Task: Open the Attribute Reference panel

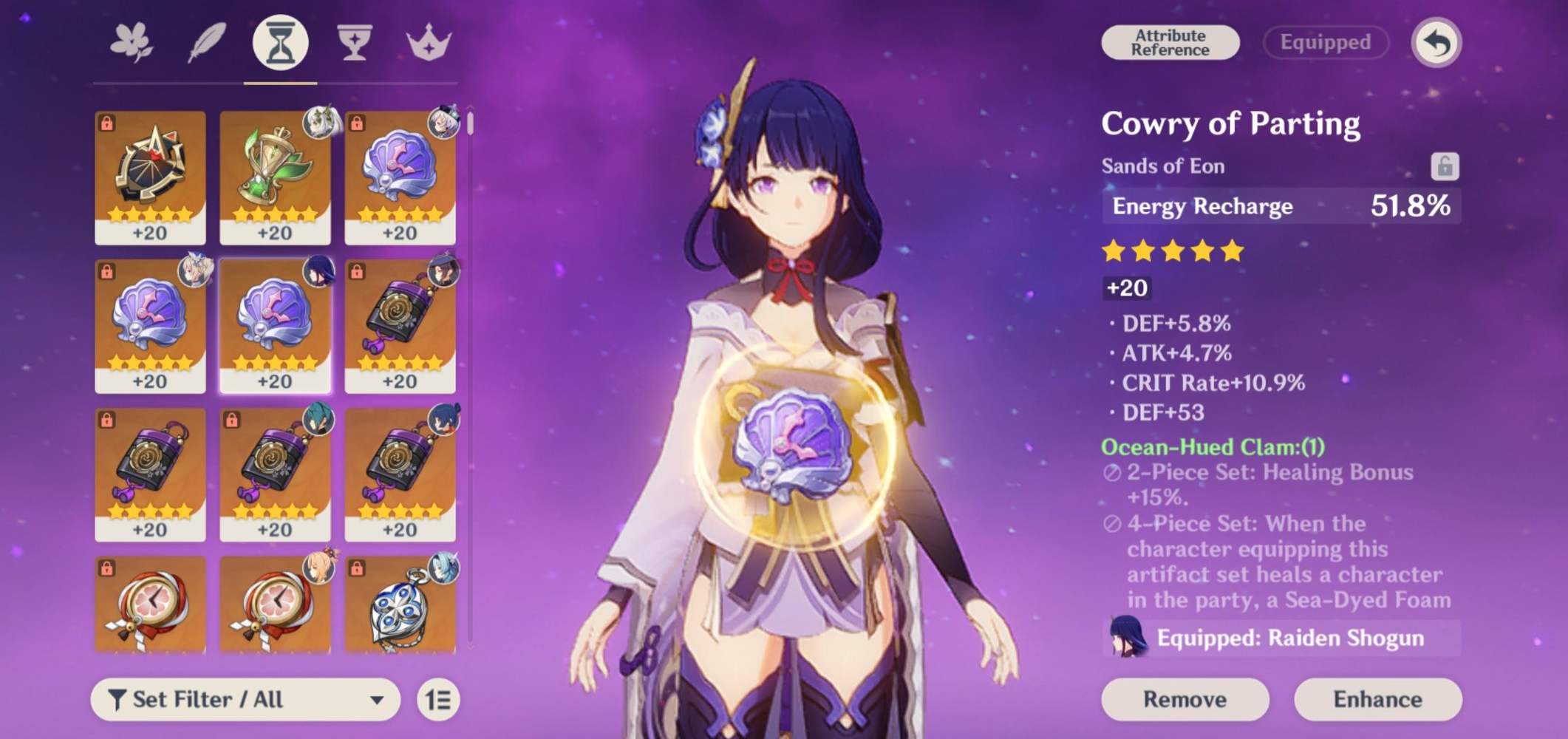Action: [1170, 43]
